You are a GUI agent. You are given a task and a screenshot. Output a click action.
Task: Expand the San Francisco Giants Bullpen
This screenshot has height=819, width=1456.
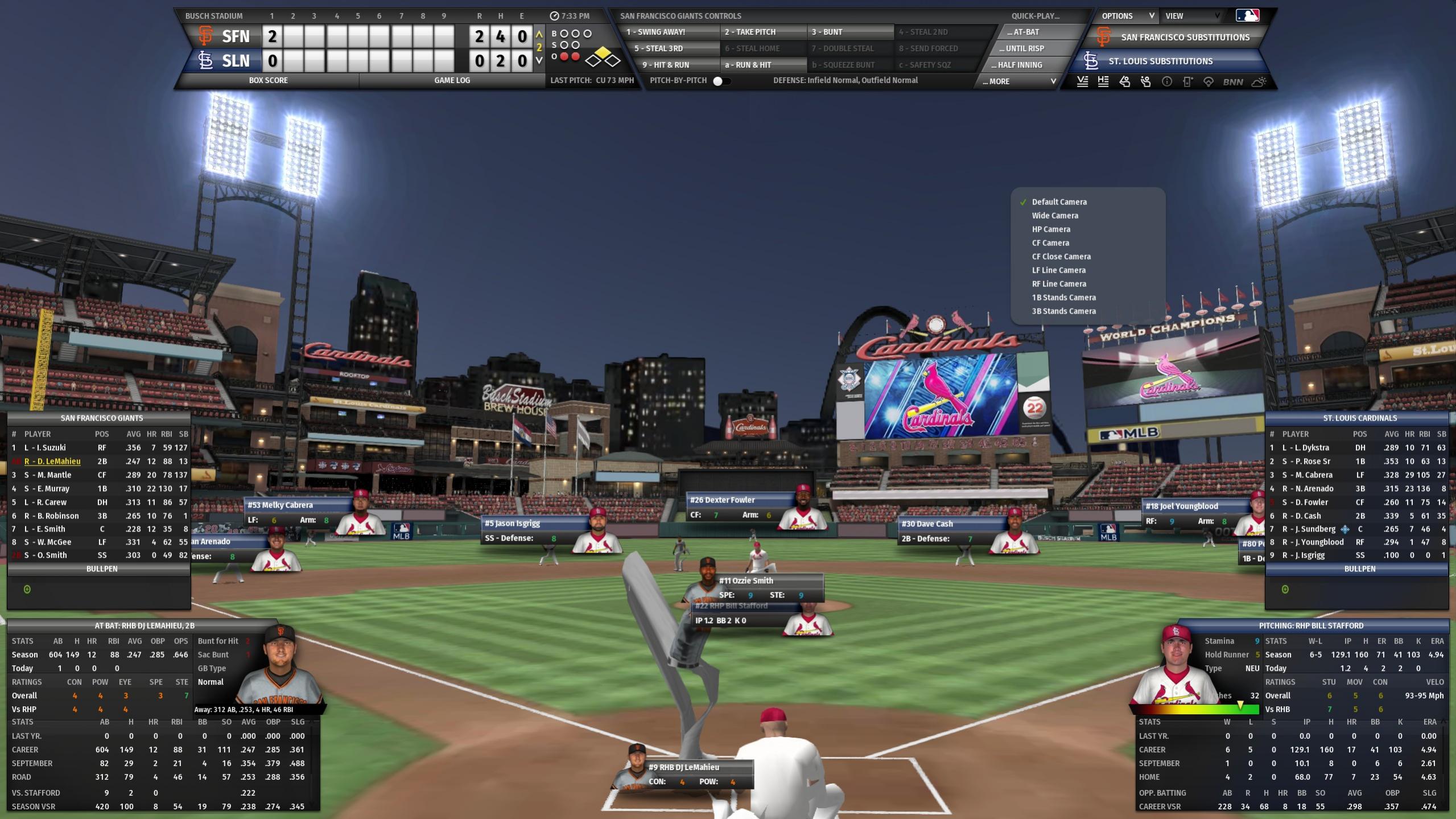(102, 569)
